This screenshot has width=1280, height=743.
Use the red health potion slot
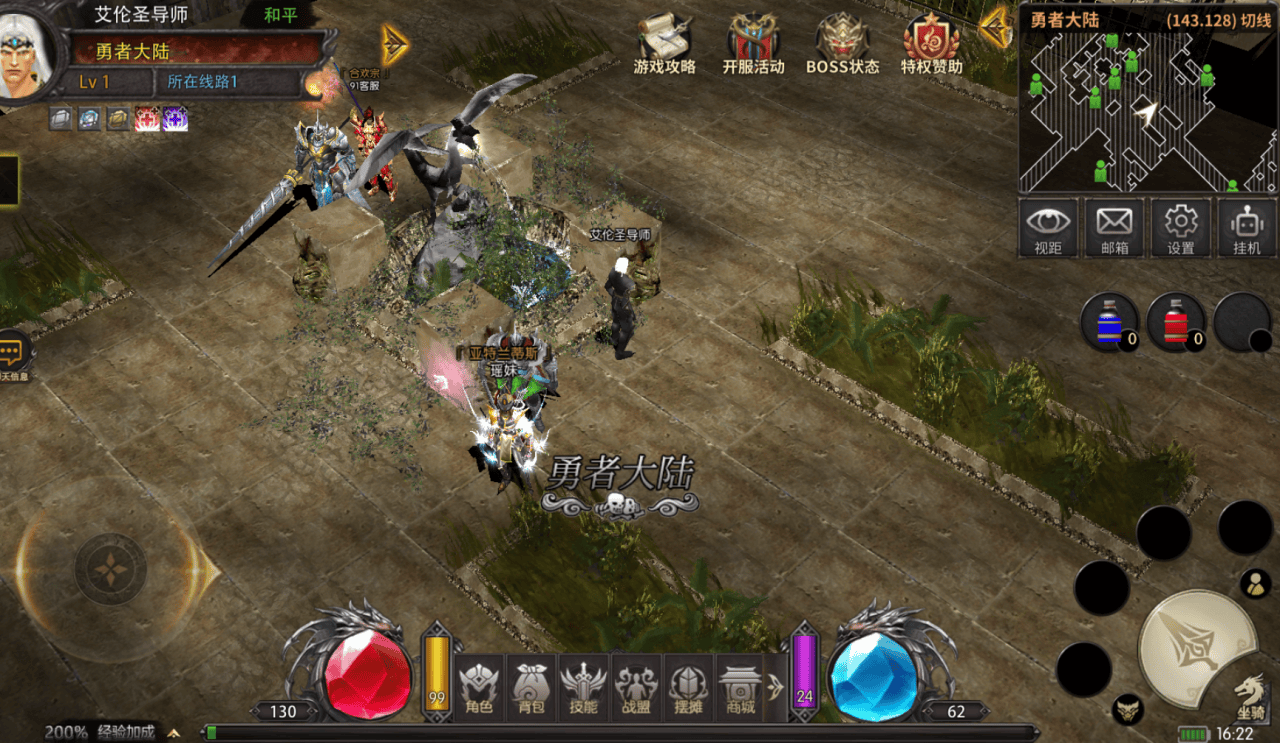point(1175,322)
